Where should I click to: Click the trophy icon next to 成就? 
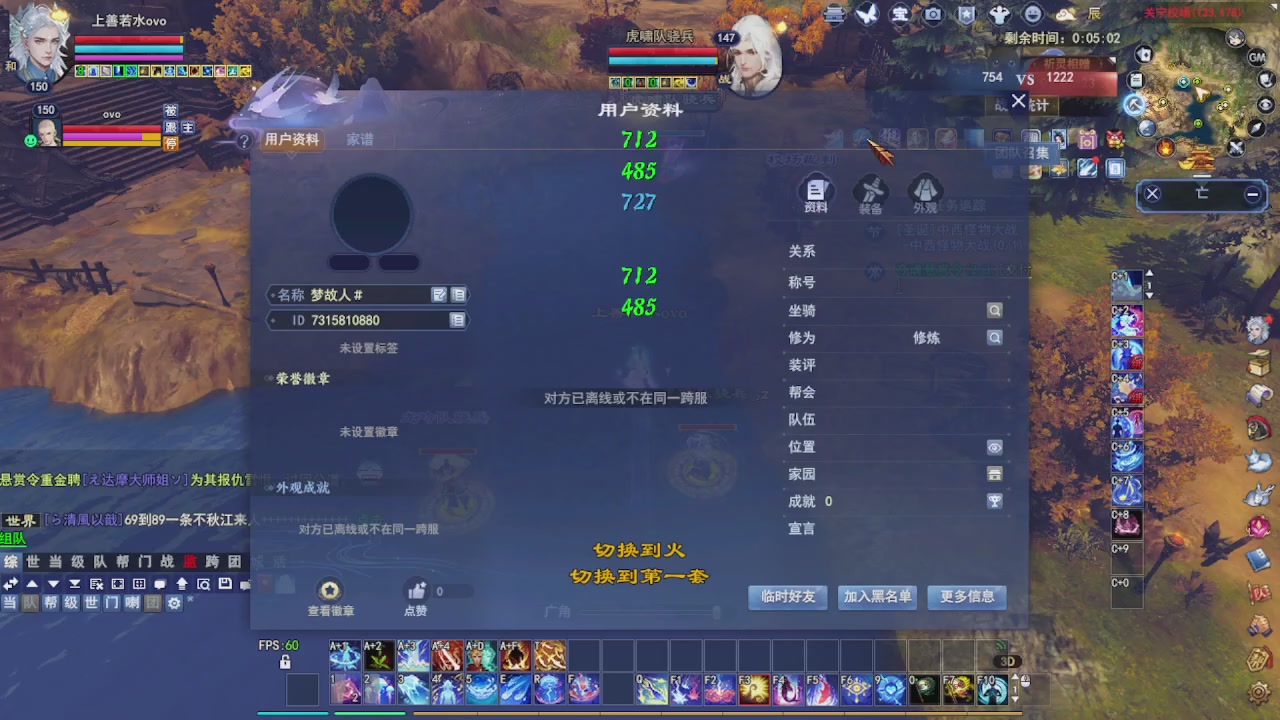pos(995,501)
